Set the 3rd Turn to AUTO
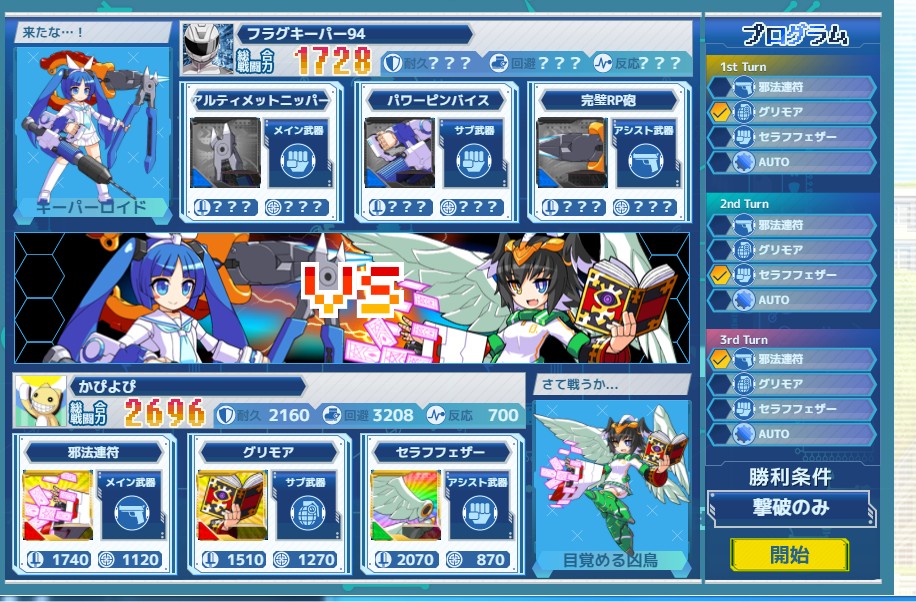 point(792,434)
